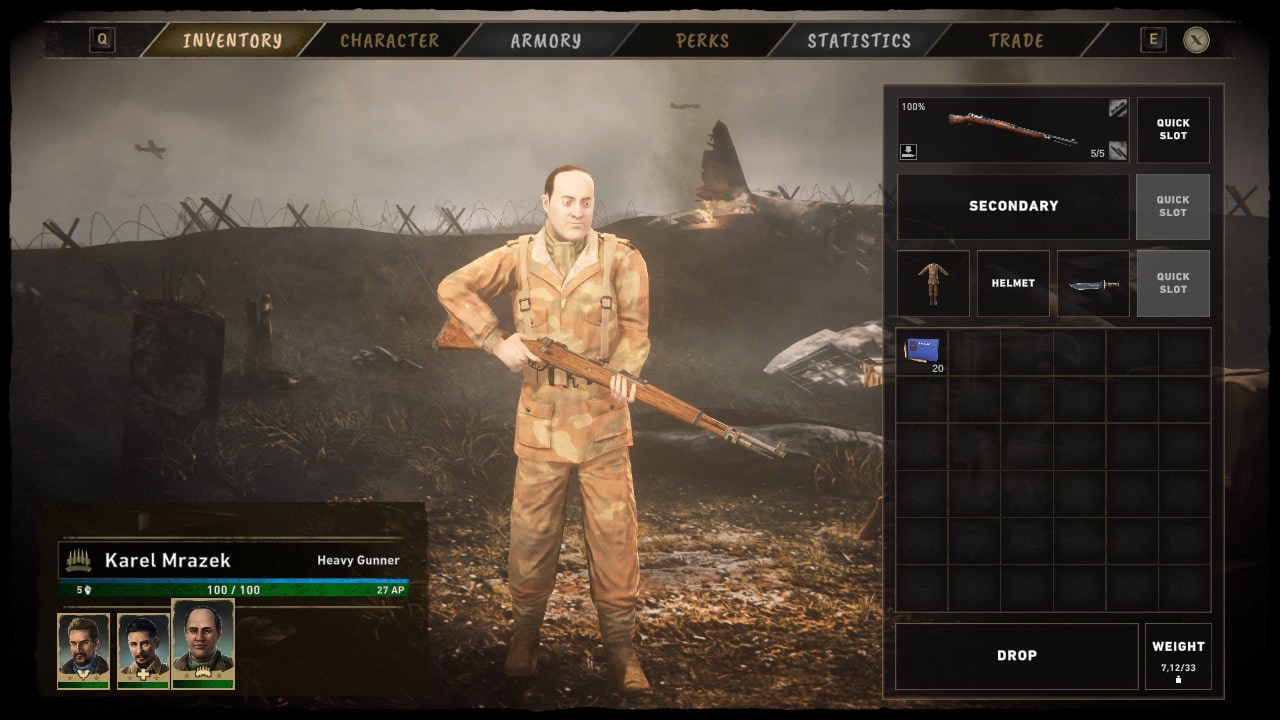Select the combat knife slot
1280x720 pixels.
1092,283
